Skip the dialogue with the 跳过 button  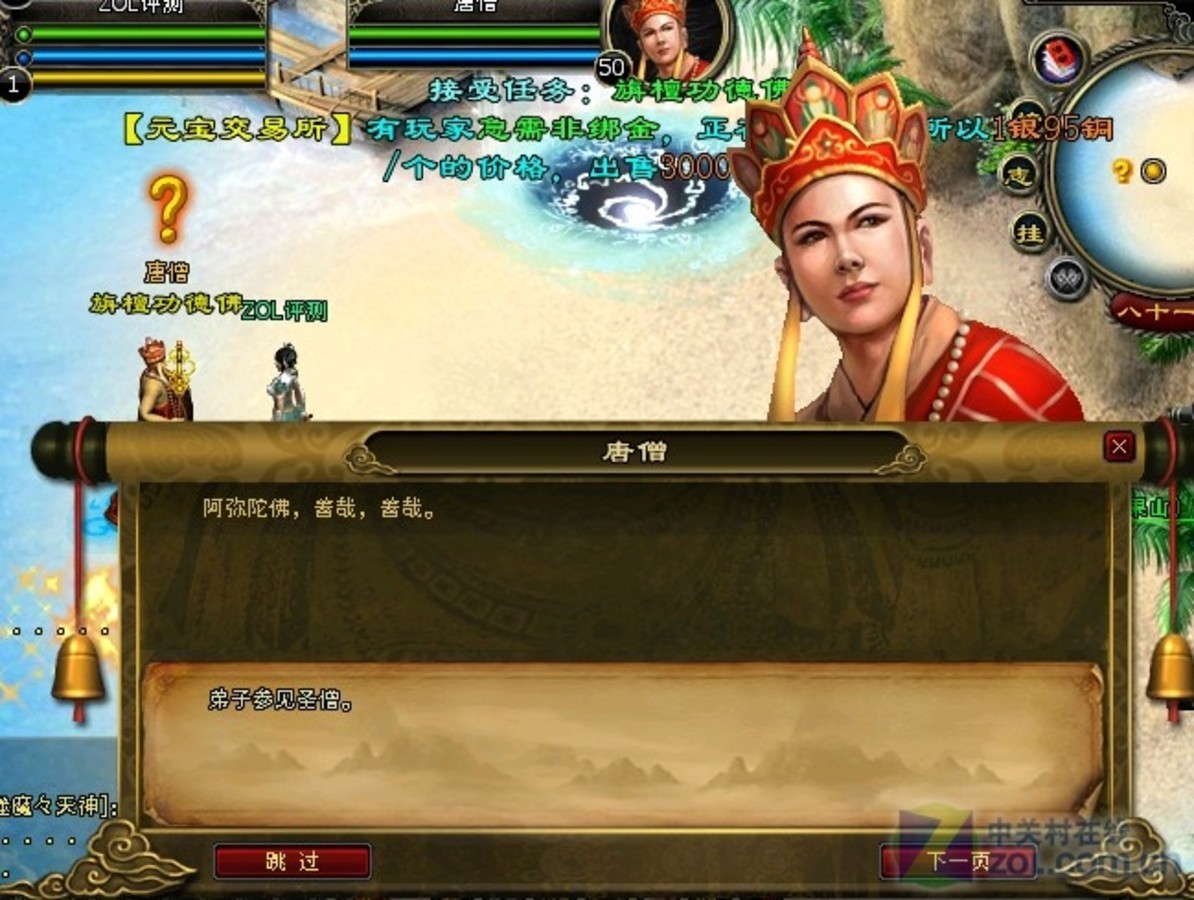click(x=292, y=861)
